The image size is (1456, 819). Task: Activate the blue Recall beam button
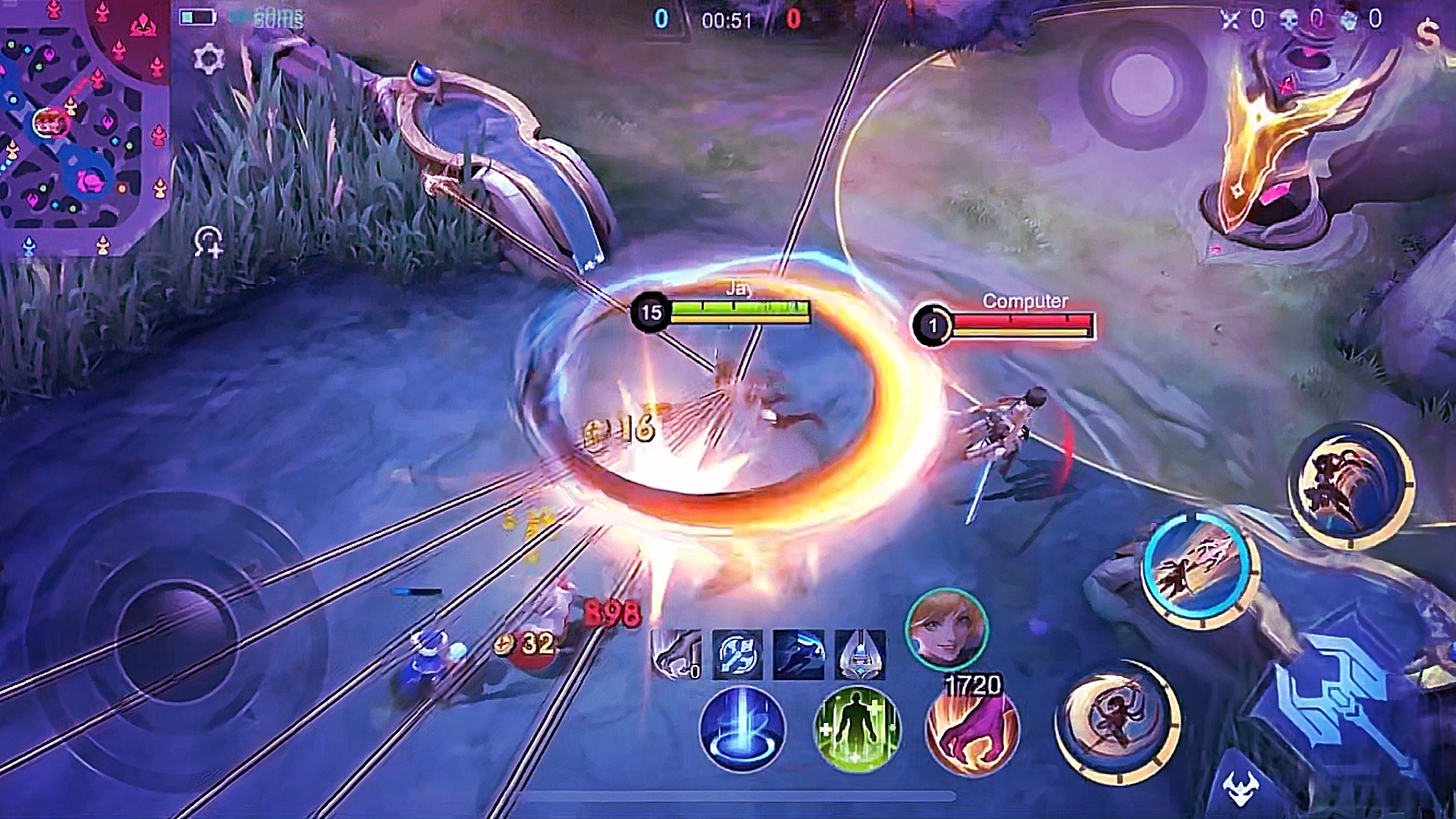tap(741, 729)
